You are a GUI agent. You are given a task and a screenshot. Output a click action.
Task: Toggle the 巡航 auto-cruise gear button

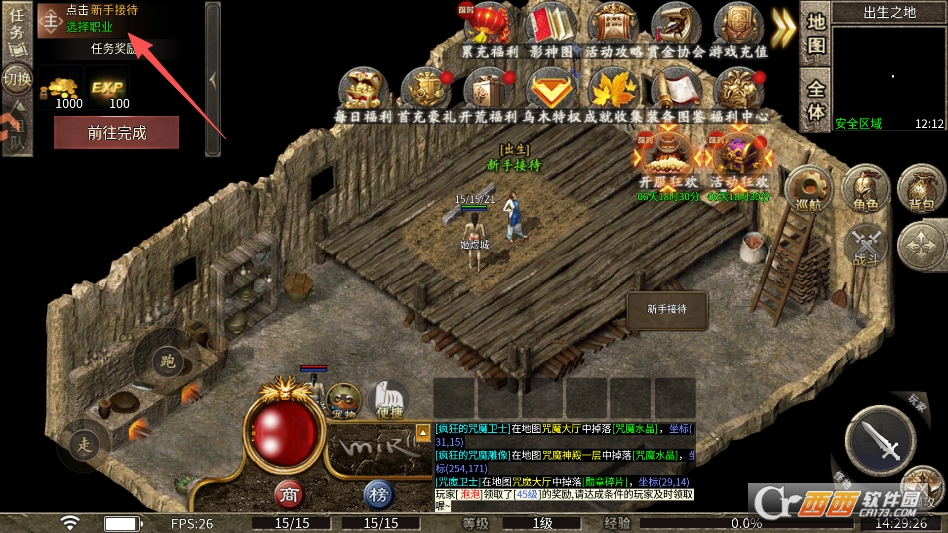click(x=808, y=190)
